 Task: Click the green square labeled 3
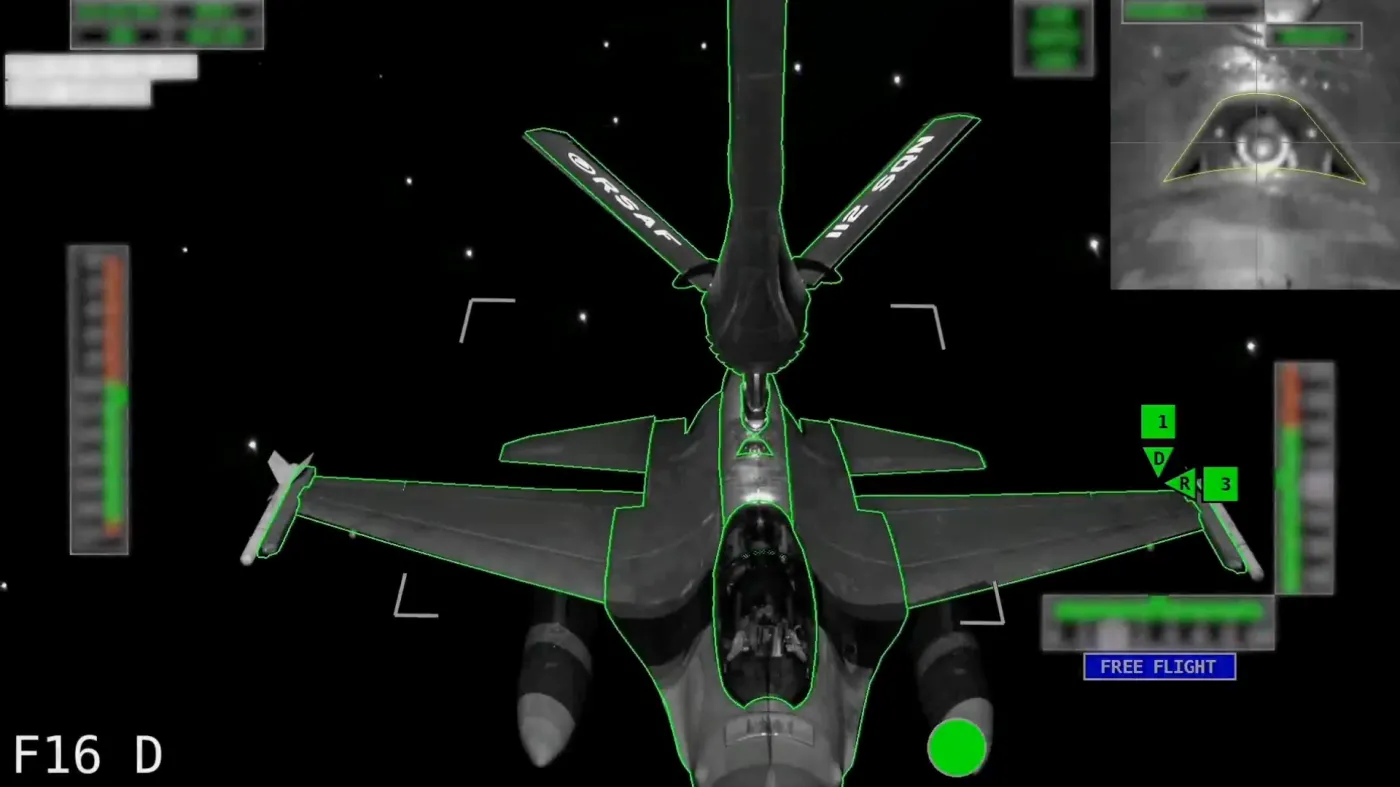click(1222, 484)
